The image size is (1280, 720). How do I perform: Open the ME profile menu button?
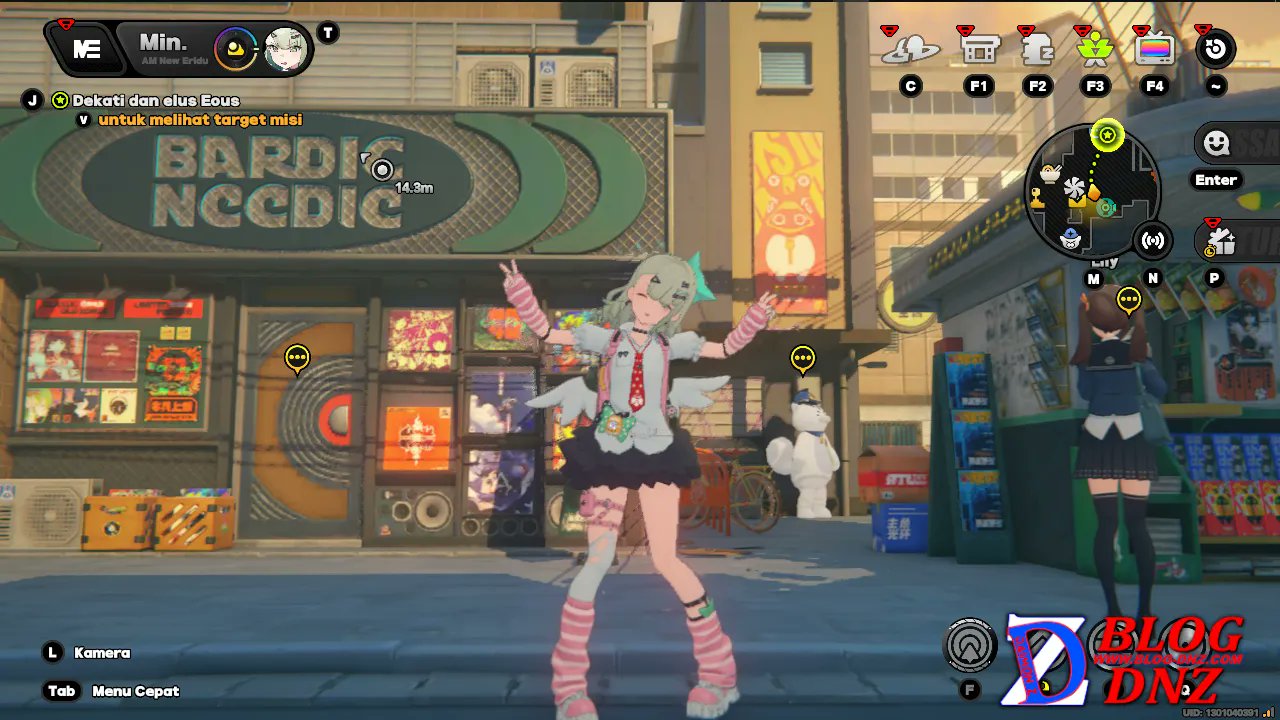point(86,49)
